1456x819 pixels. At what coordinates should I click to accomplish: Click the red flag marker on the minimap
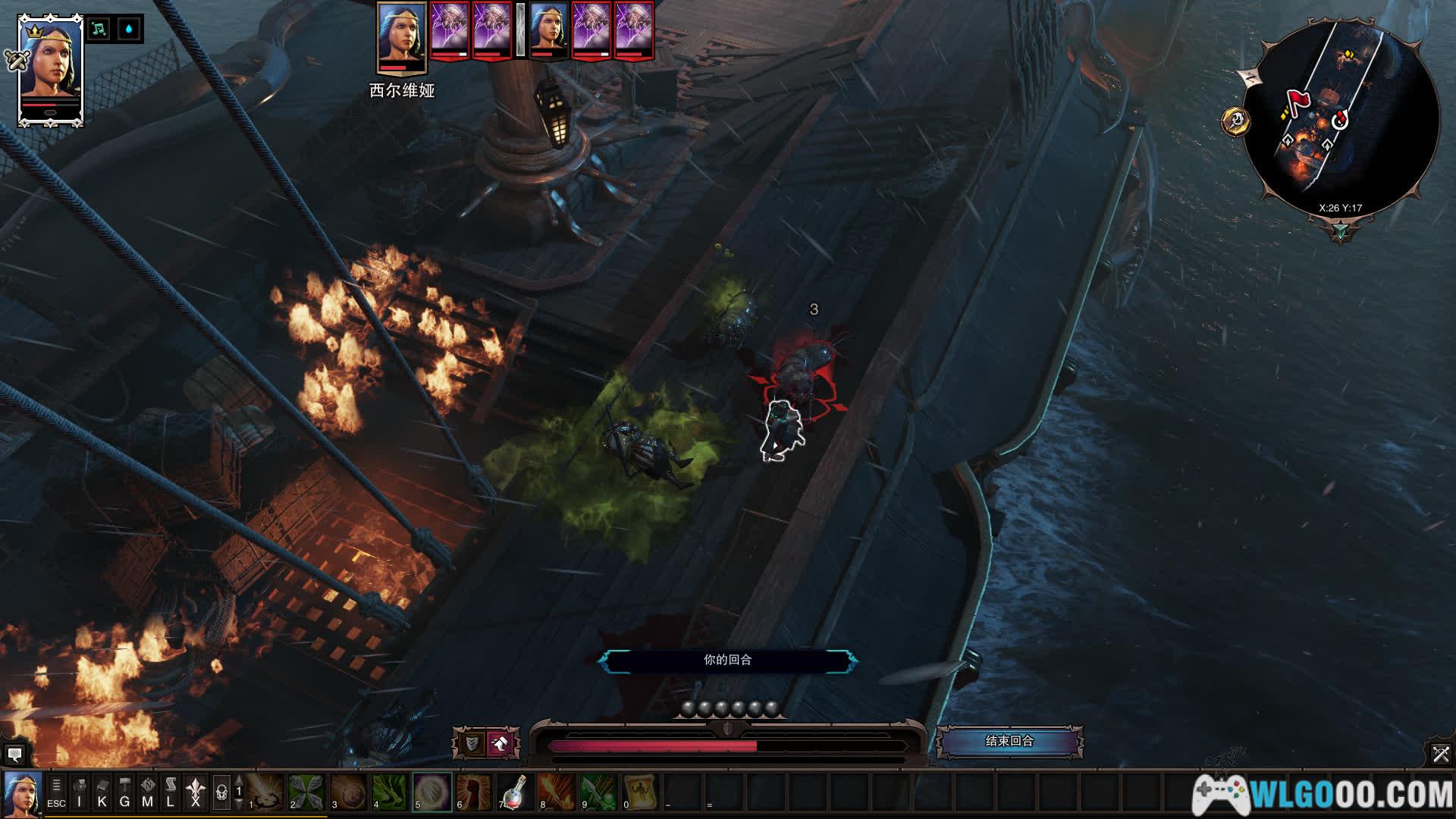coord(1298,102)
